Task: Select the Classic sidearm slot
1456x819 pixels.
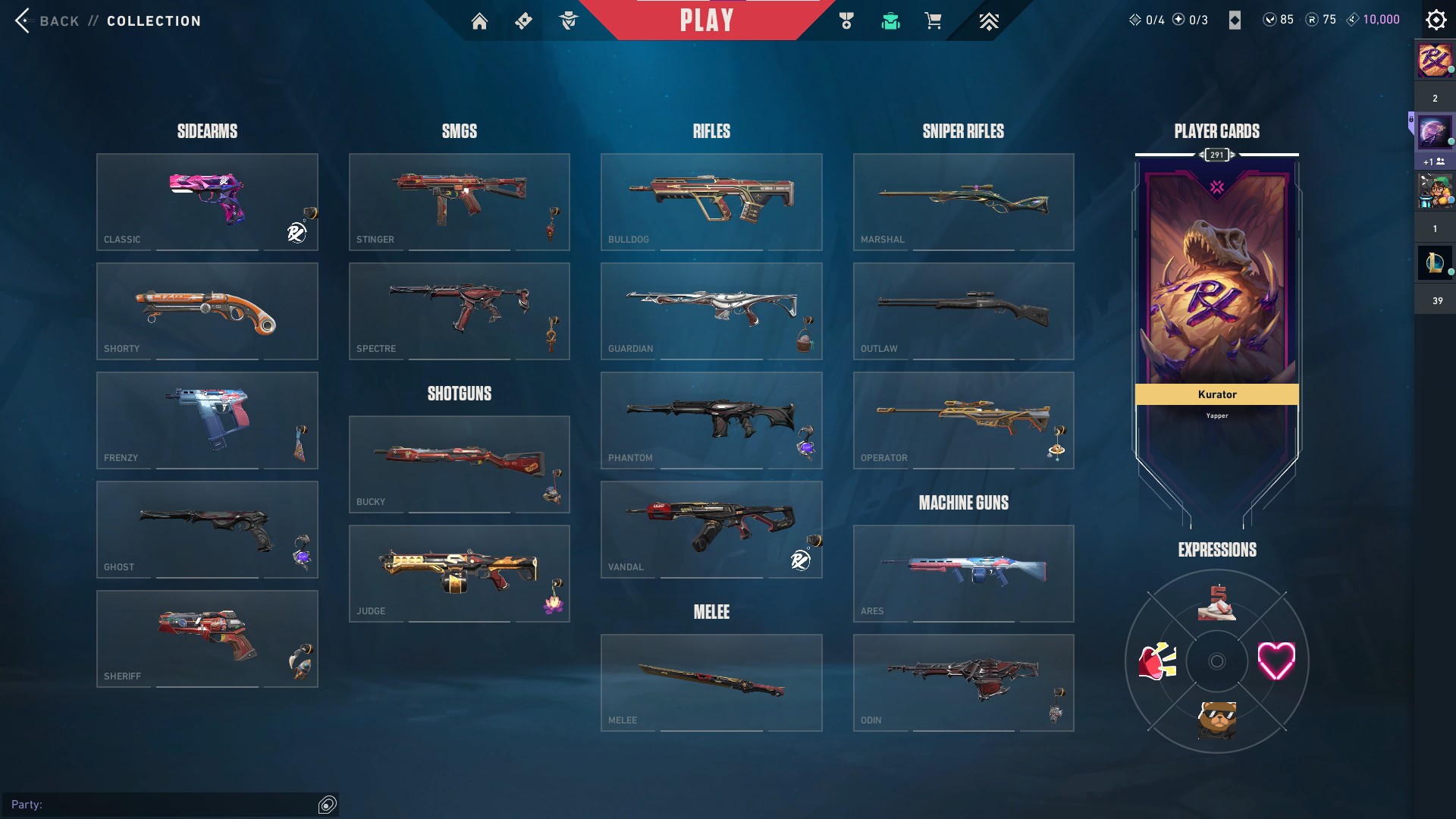Action: click(x=207, y=202)
